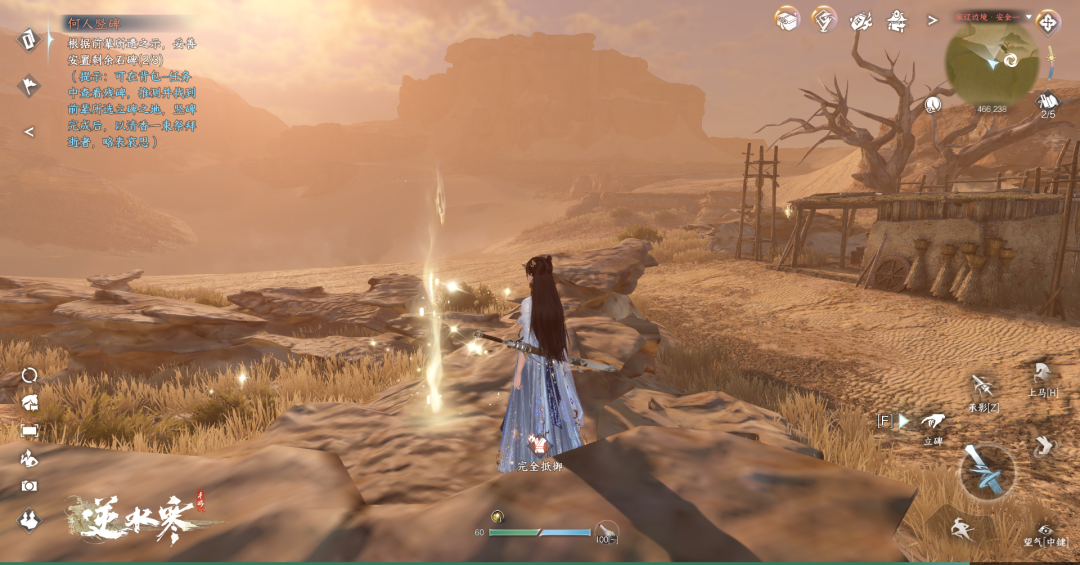Open the pagoda building icon

pos(898,20)
